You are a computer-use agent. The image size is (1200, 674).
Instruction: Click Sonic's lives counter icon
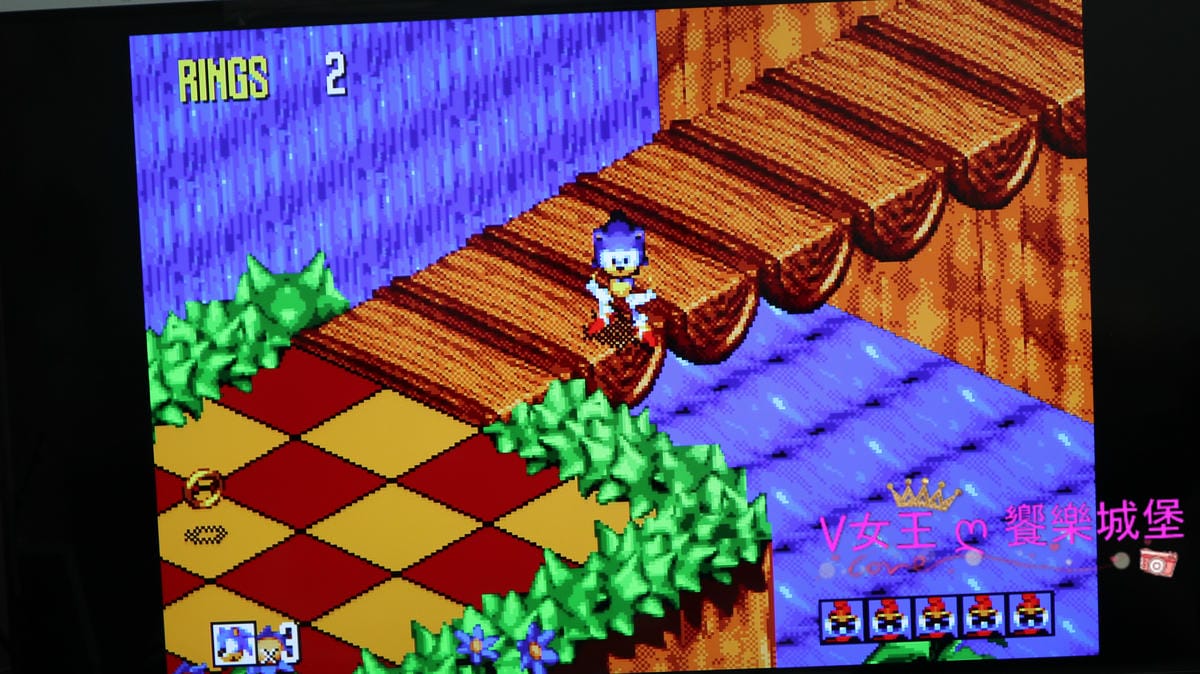[x=232, y=644]
